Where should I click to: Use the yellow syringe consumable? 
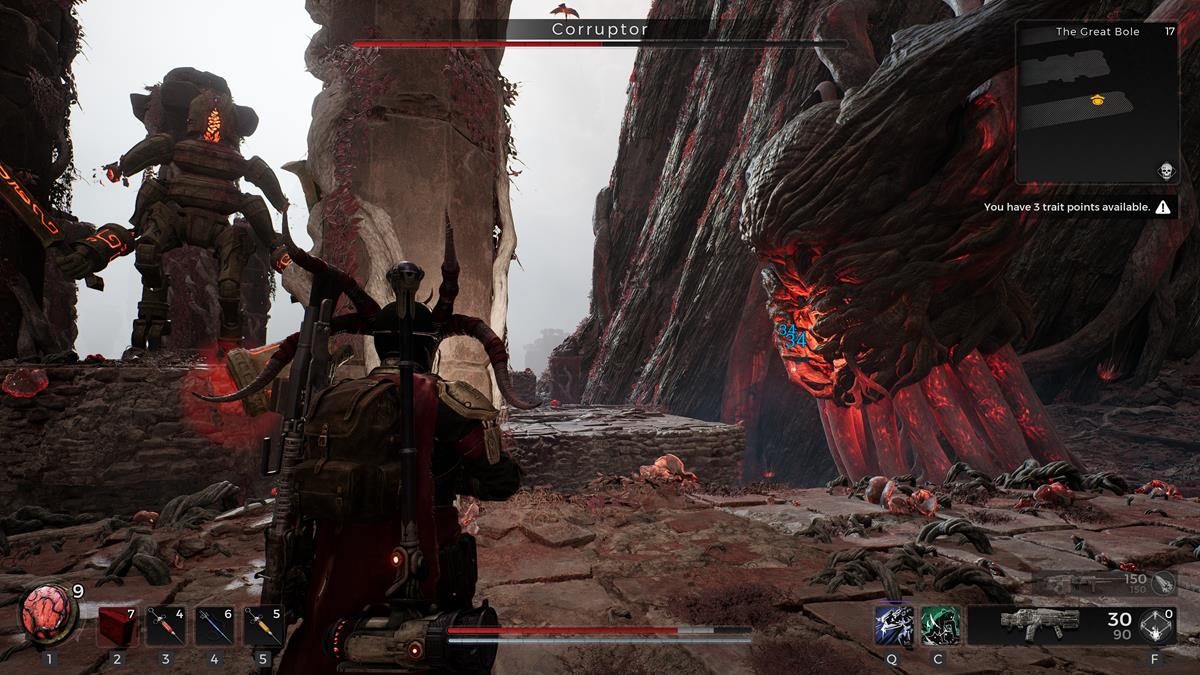(264, 627)
